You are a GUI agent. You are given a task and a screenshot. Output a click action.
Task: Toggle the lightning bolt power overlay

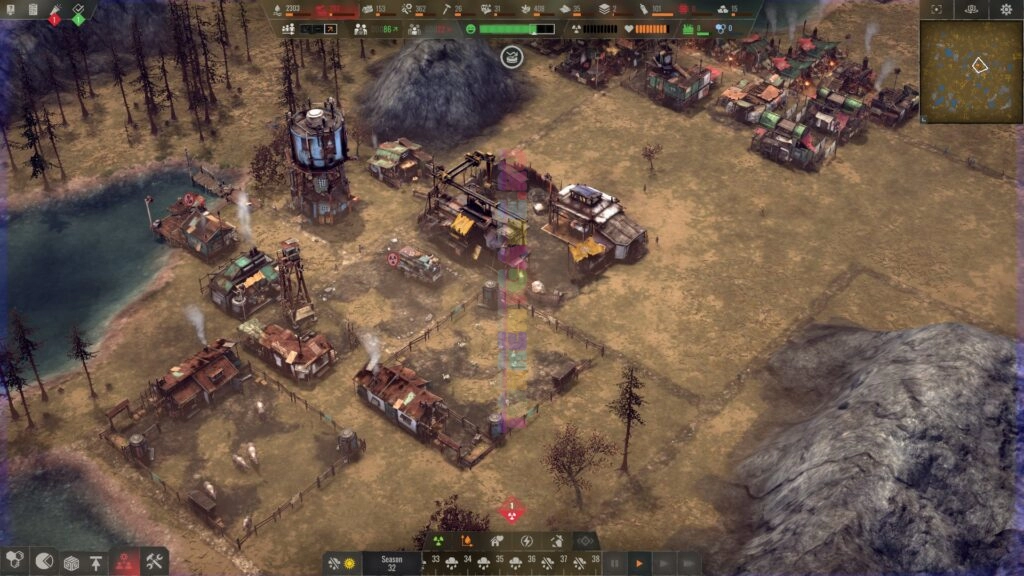tap(525, 541)
